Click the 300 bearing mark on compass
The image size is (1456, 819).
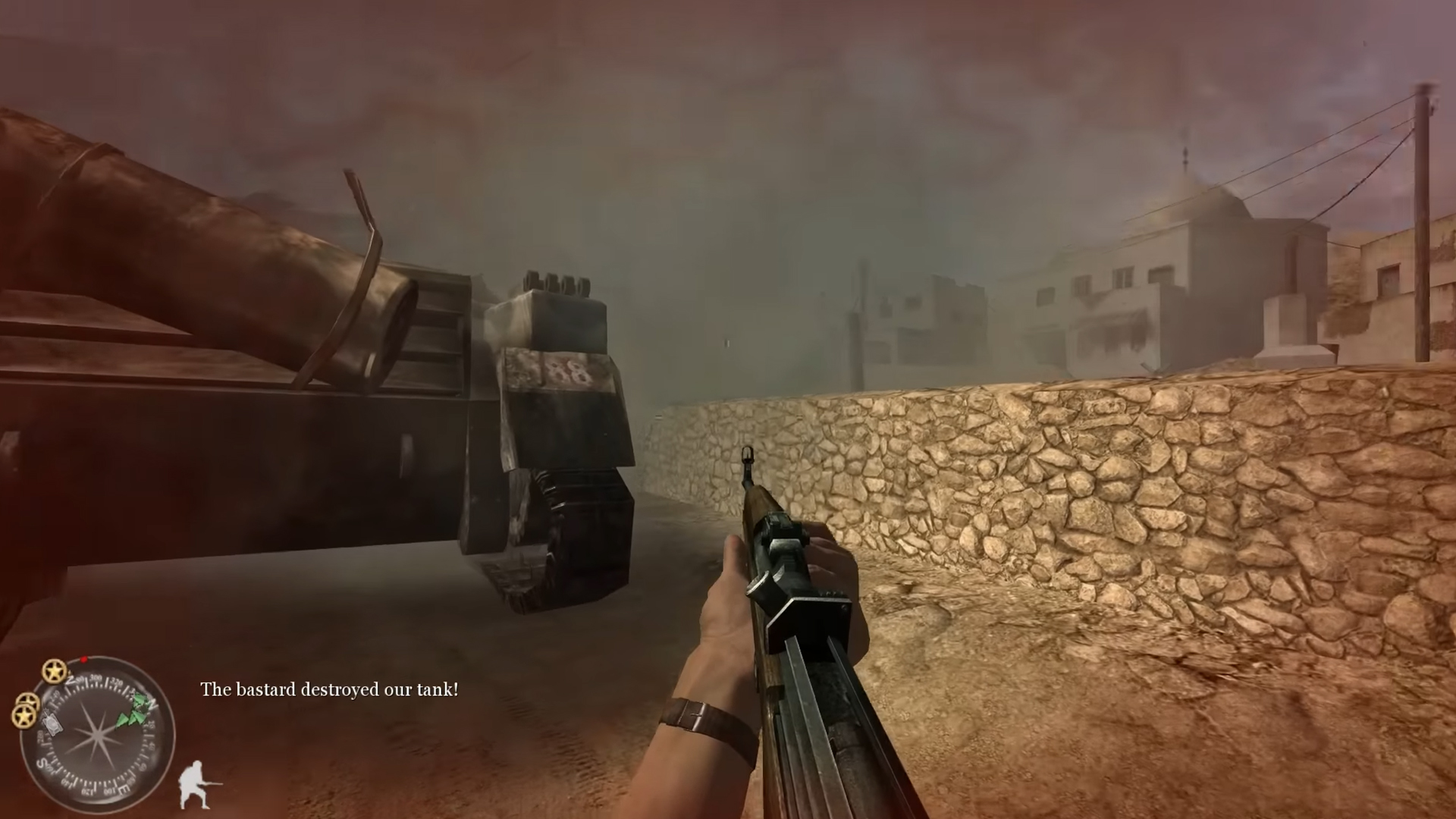click(96, 679)
